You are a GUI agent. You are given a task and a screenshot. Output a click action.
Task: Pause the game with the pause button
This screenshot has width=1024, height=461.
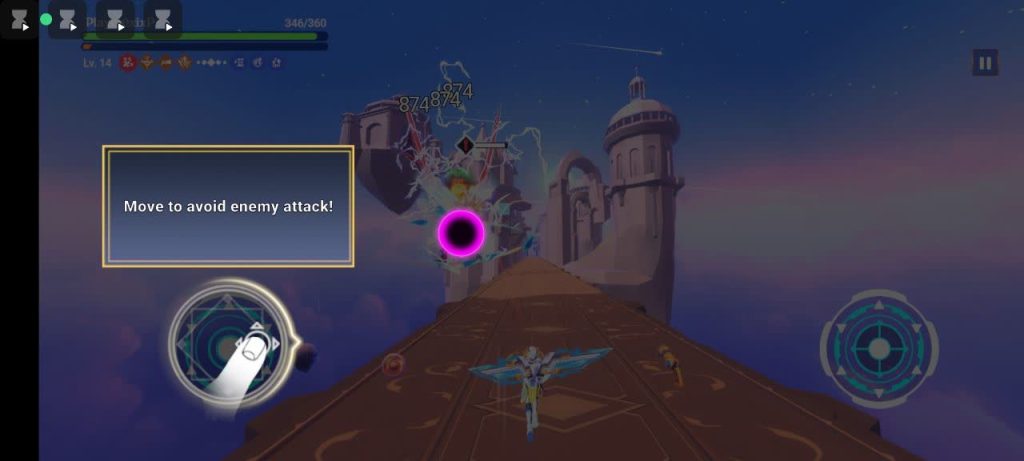tap(985, 64)
